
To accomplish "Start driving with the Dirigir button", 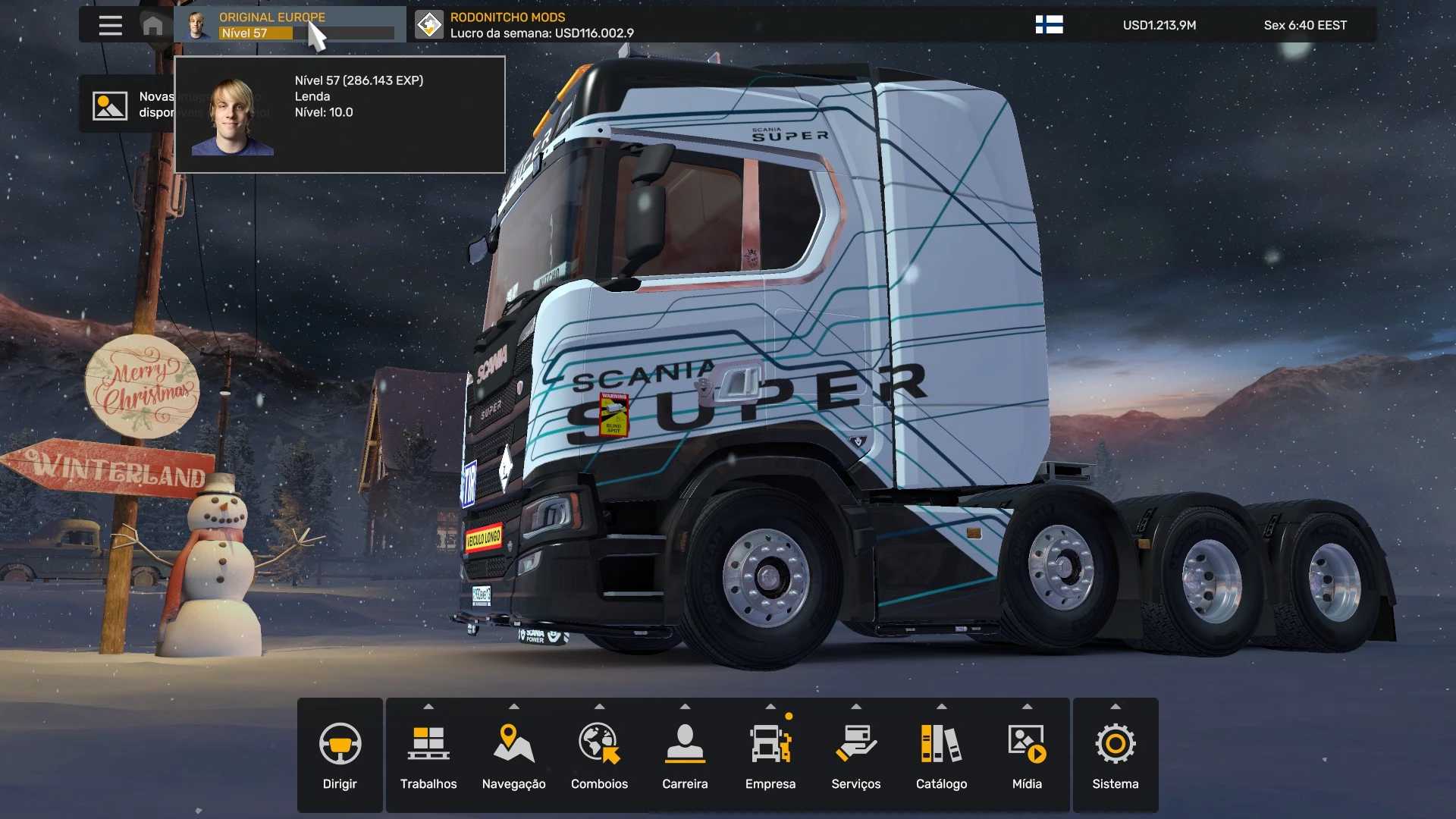I will [x=340, y=755].
